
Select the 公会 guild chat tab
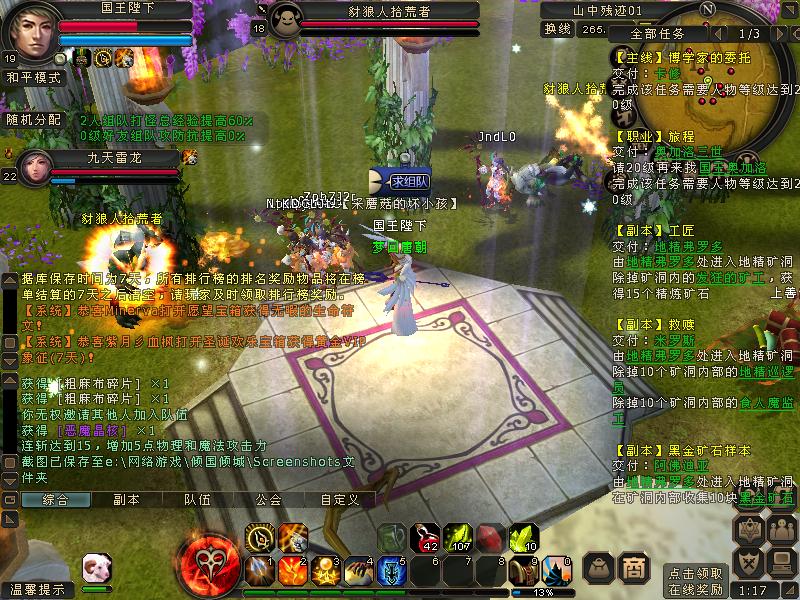click(x=267, y=499)
